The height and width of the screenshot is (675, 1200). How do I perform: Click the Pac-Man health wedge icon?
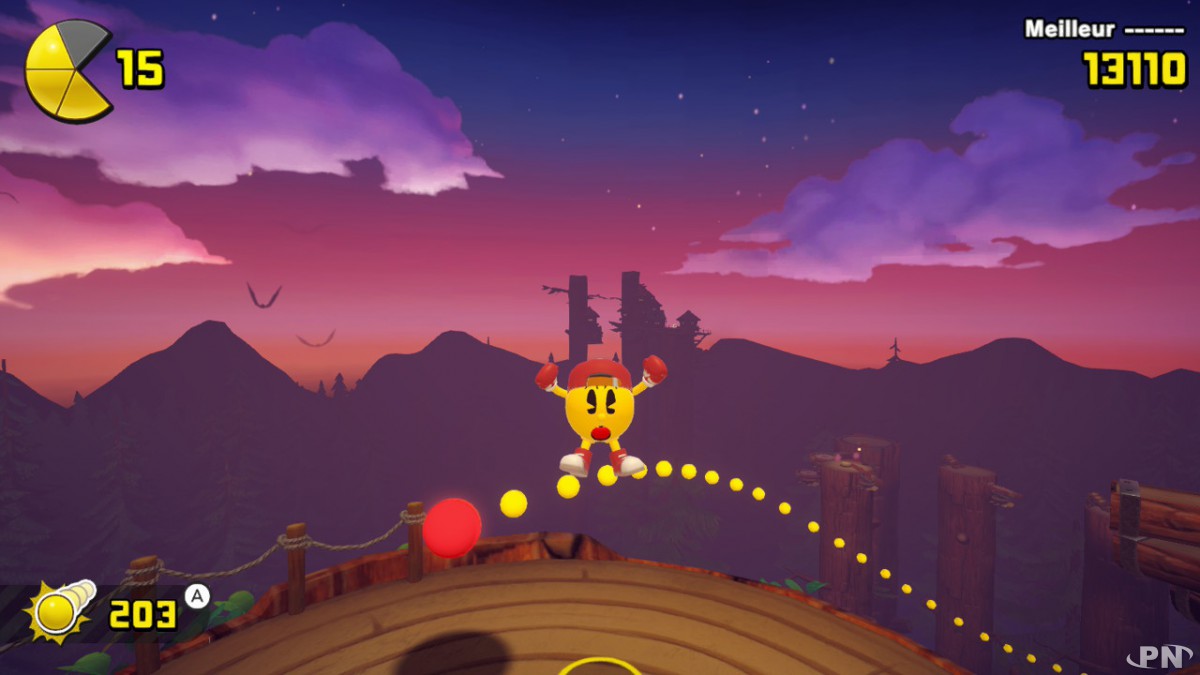(x=67, y=70)
